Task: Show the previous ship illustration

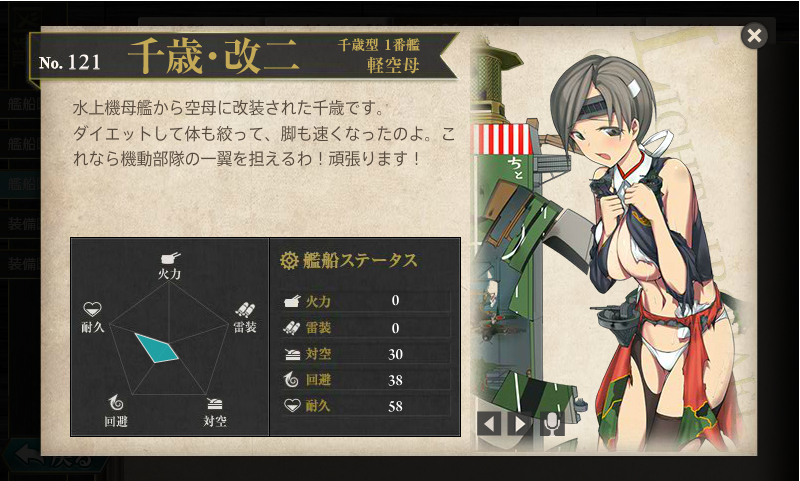Action: click(489, 423)
